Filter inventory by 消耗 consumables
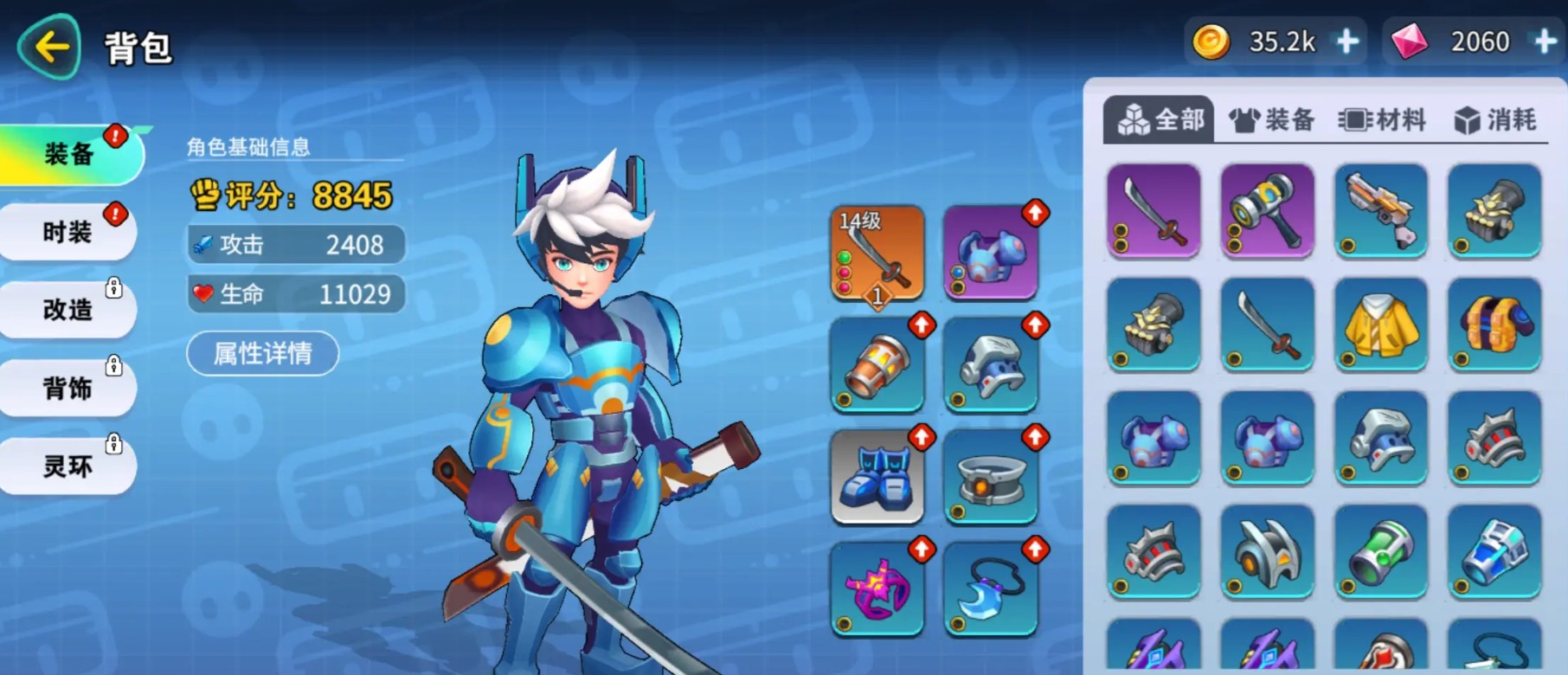 click(1495, 119)
